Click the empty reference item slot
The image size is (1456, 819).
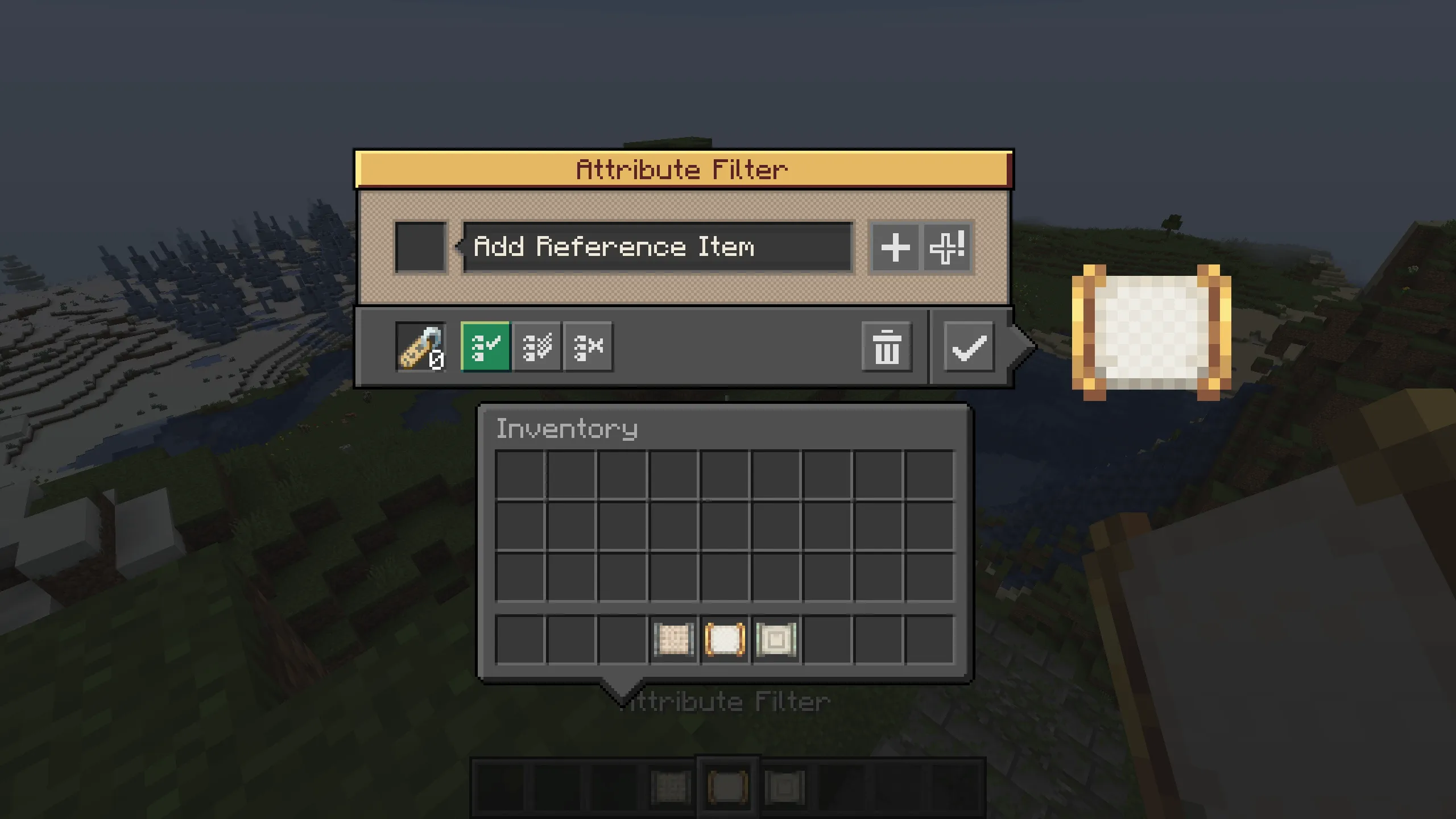tap(420, 247)
